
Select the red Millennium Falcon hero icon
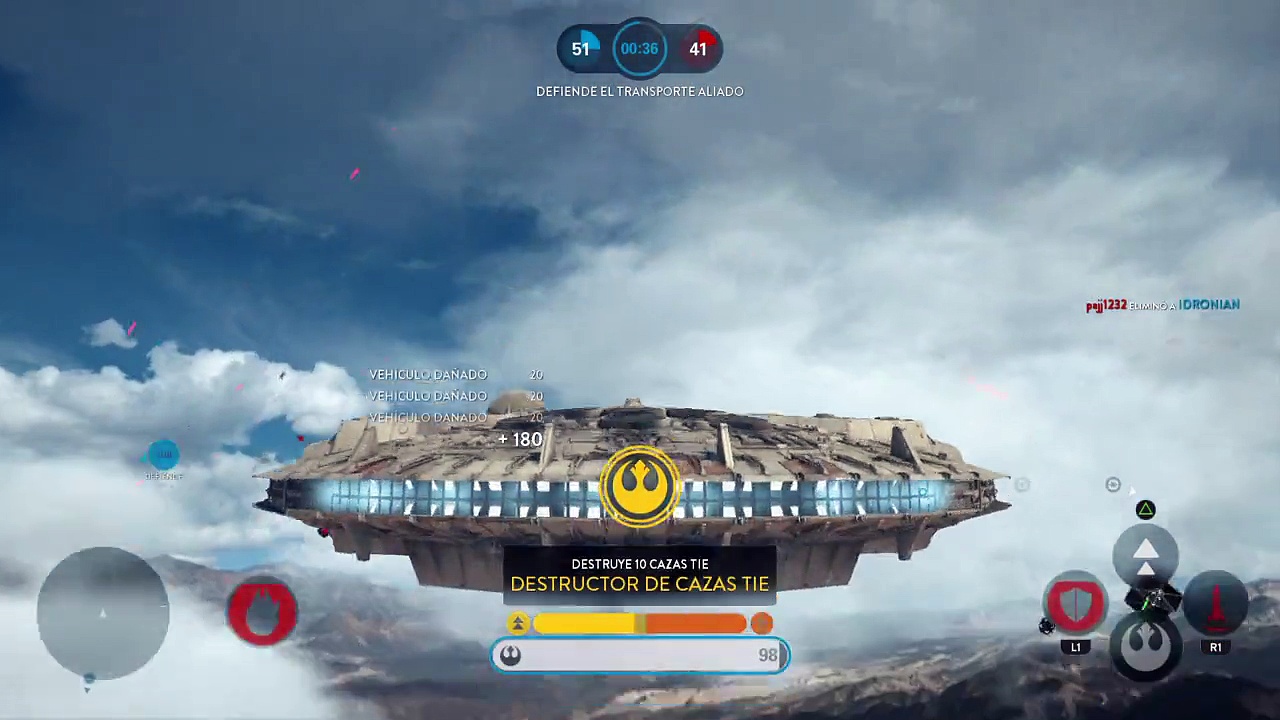262,611
